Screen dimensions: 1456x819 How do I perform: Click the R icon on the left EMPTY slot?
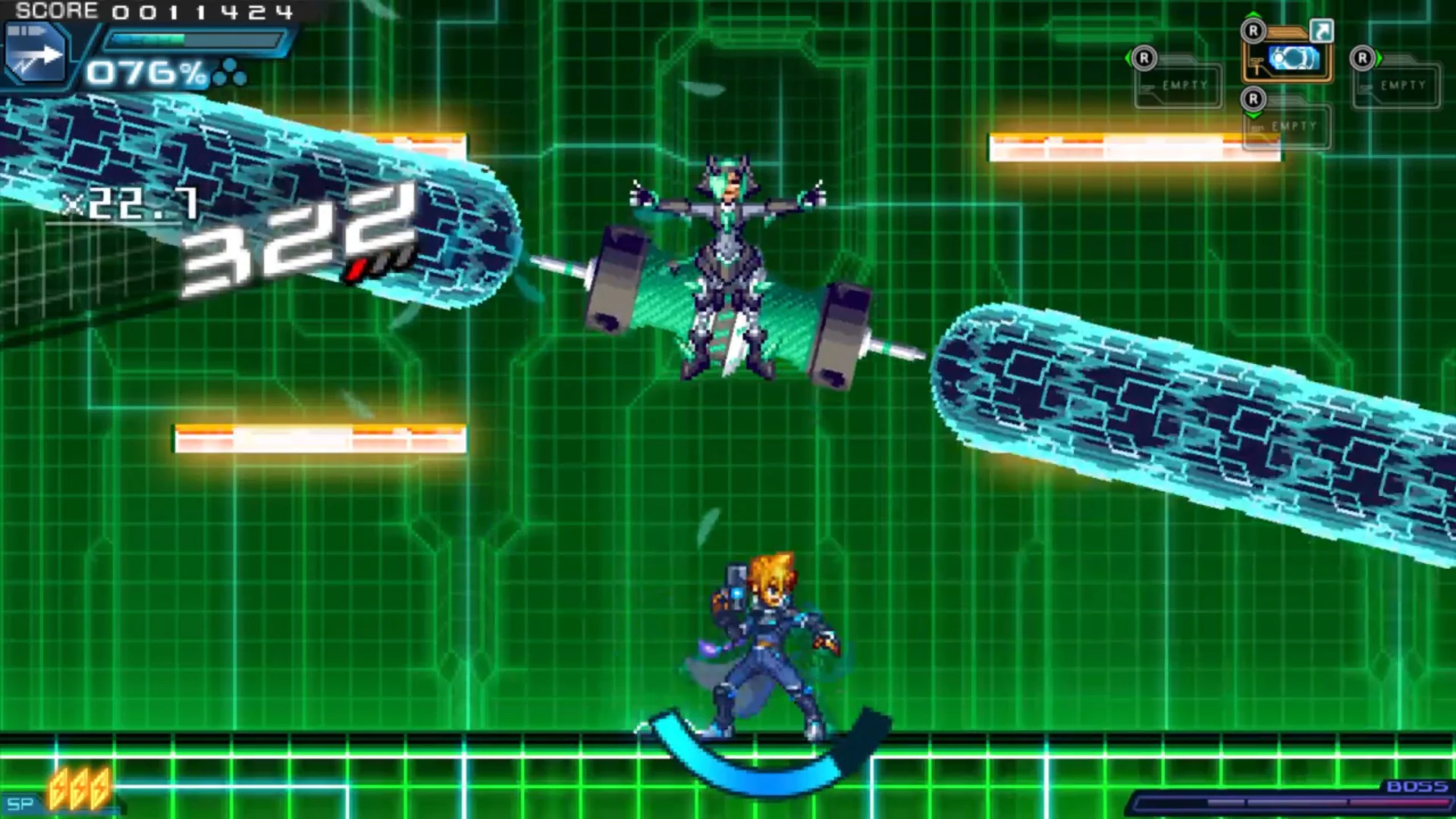coord(1143,58)
